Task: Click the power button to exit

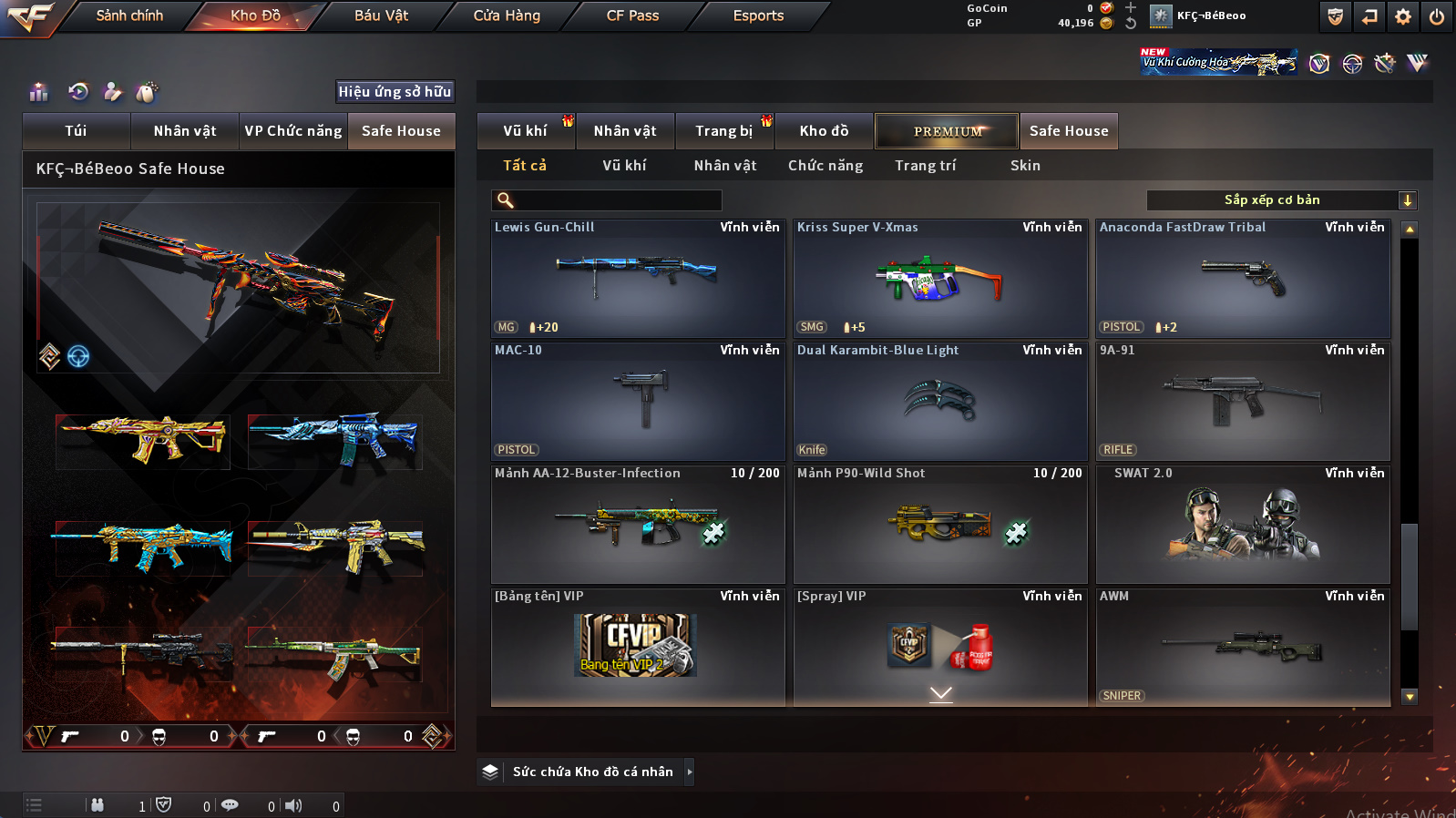Action: point(1436,16)
